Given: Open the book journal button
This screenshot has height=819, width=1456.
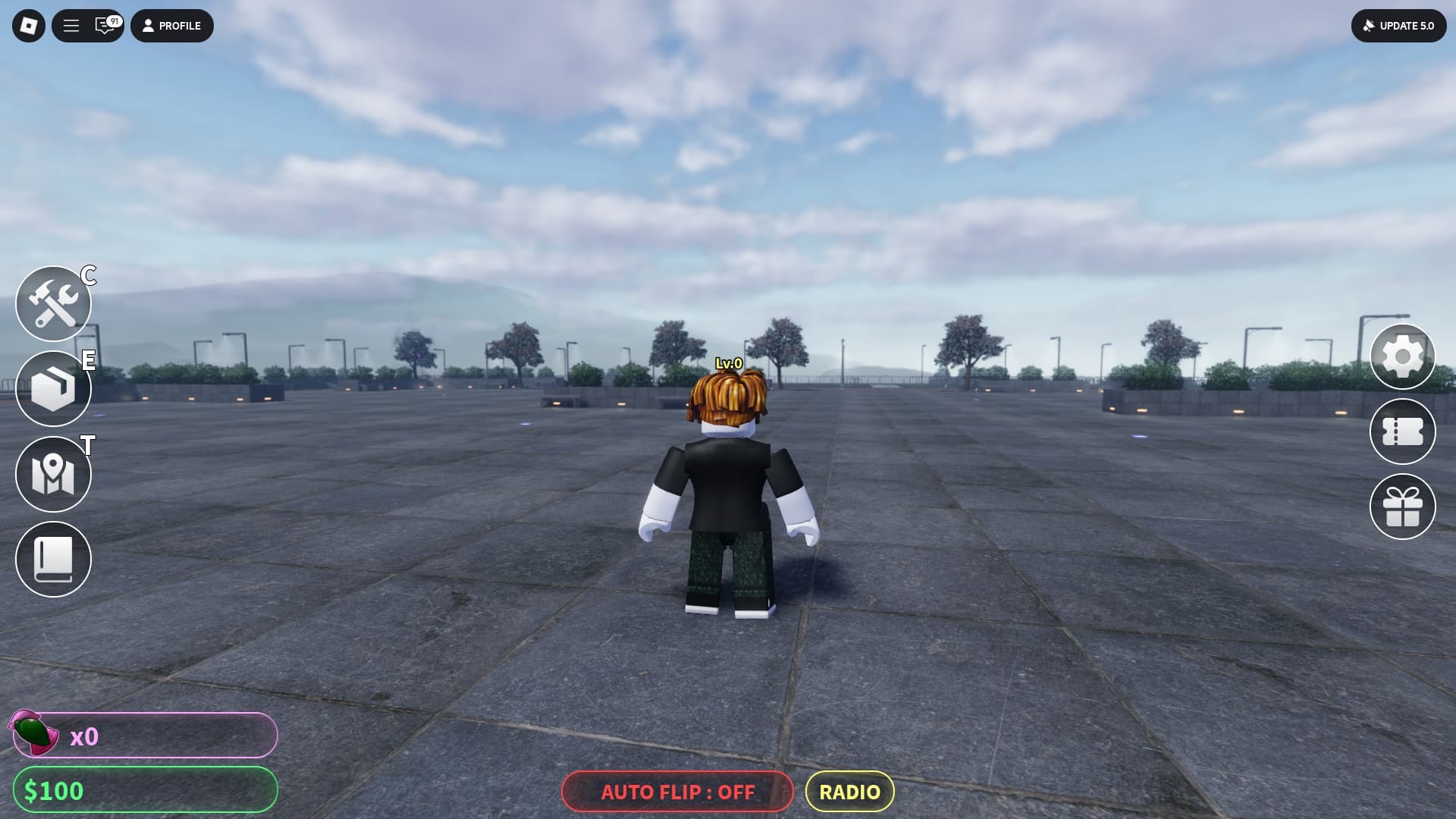Looking at the screenshot, I should point(53,560).
